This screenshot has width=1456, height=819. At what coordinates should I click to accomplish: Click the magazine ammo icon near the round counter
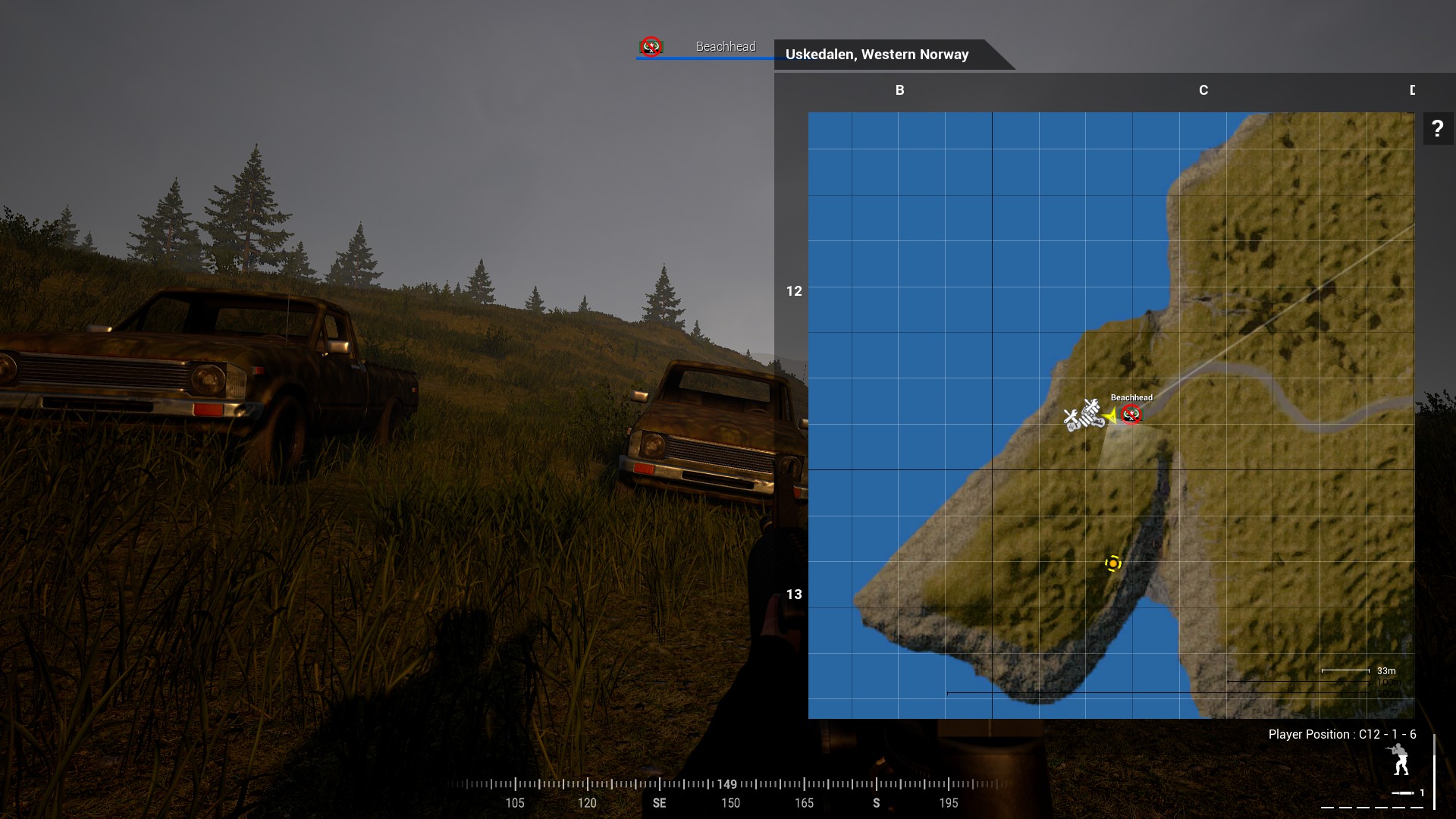[1402, 793]
